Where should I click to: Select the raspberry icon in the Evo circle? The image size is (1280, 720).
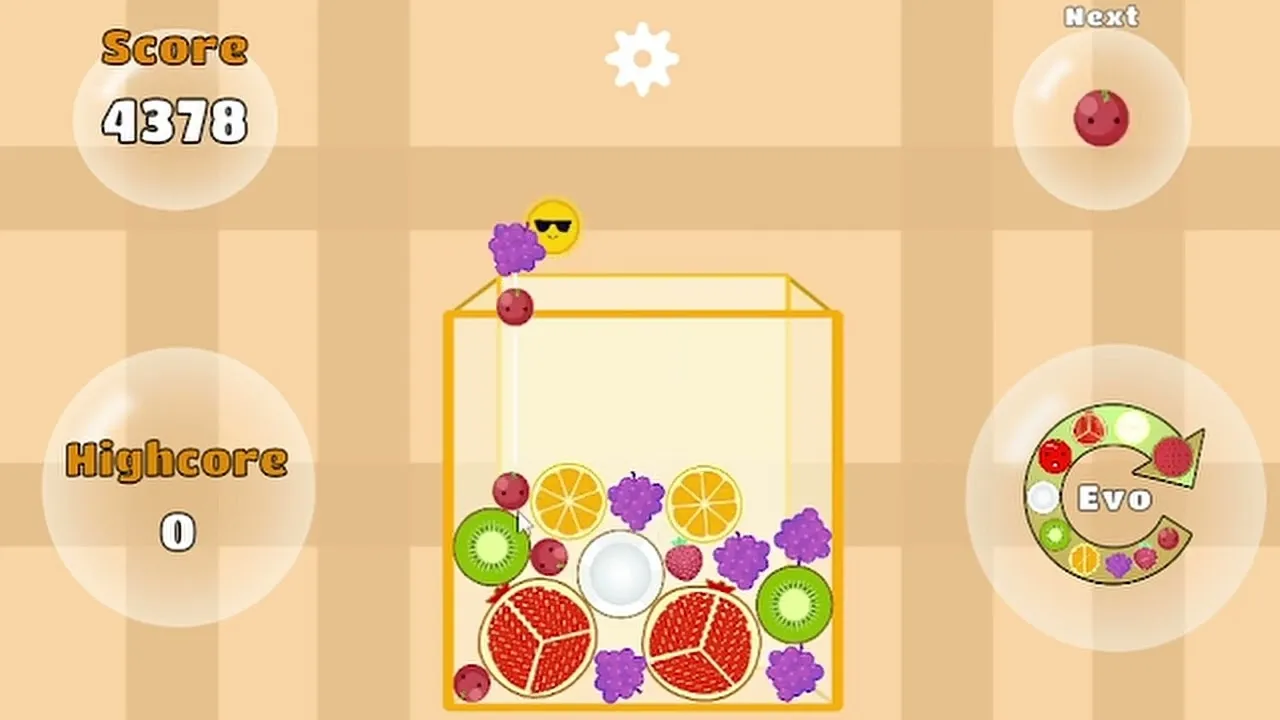[1145, 557]
